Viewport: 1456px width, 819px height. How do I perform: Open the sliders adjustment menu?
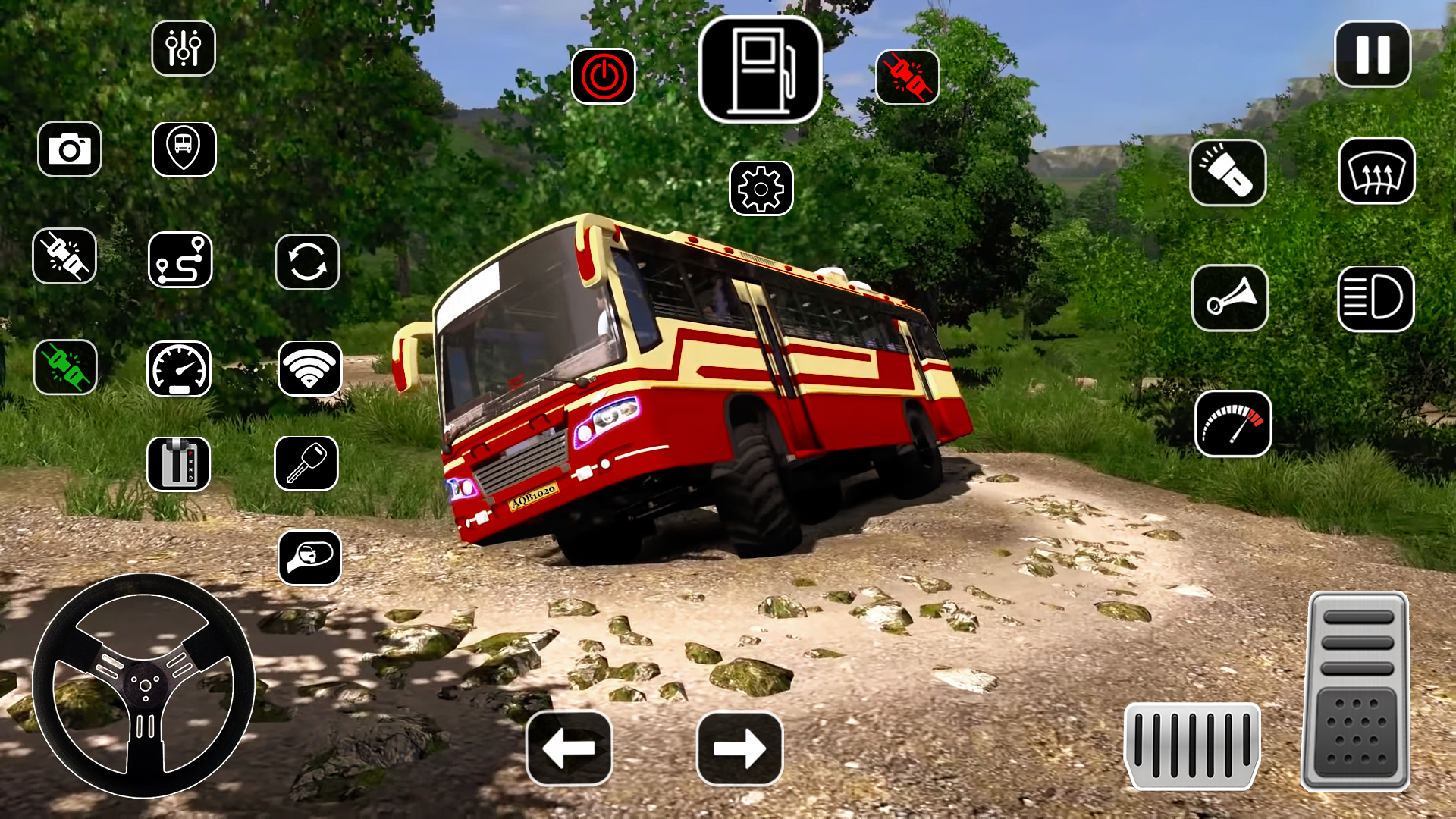tap(184, 49)
